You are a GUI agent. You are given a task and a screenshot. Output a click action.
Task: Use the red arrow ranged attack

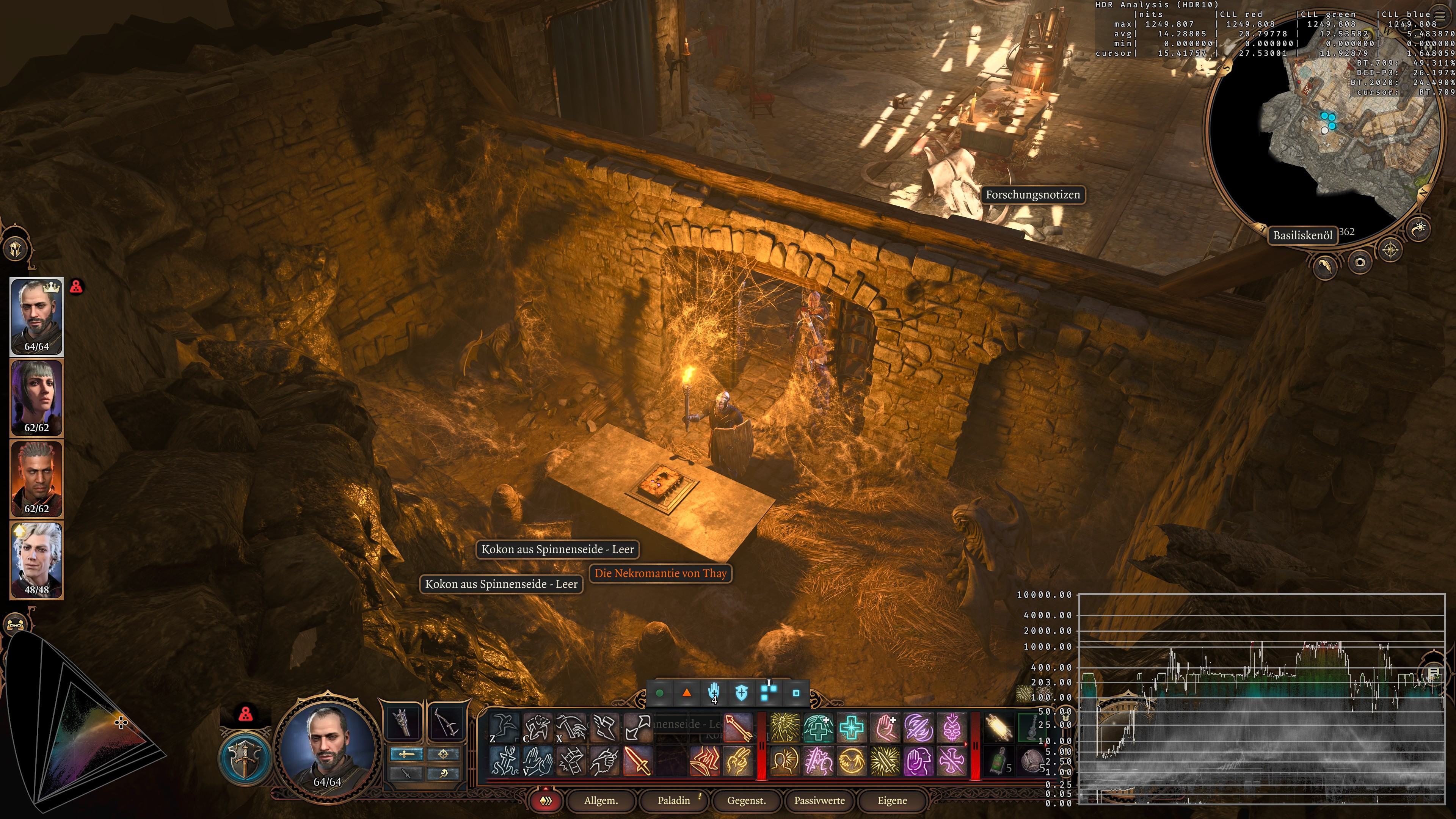737,728
